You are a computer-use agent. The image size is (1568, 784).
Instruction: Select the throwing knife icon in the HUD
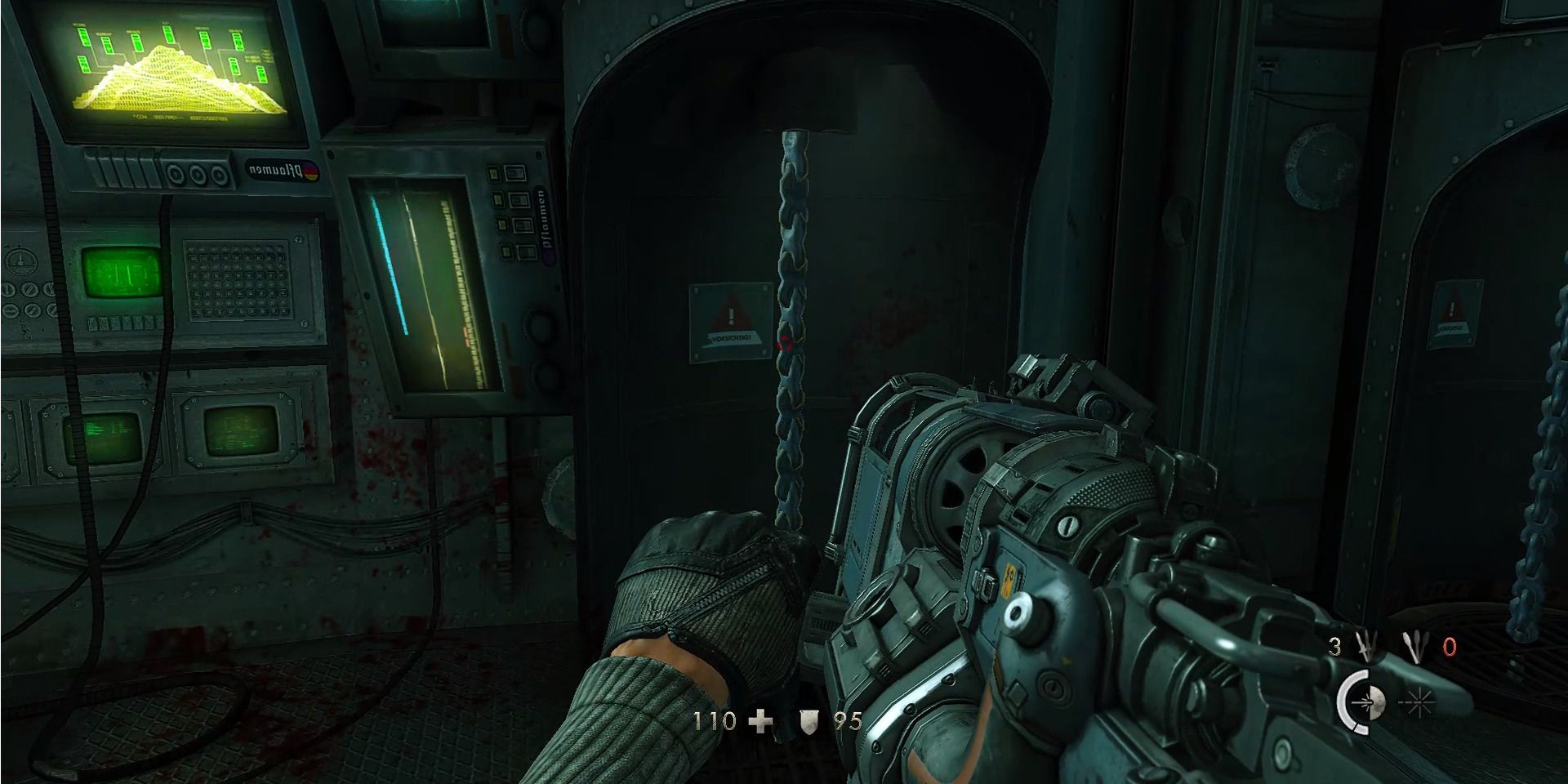pos(1365,645)
